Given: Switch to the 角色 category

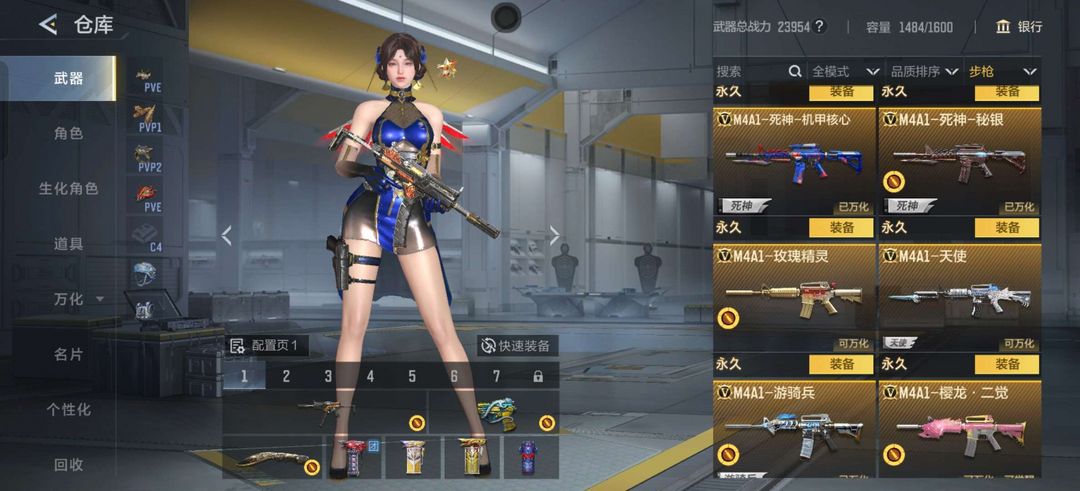Looking at the screenshot, I should (x=68, y=133).
